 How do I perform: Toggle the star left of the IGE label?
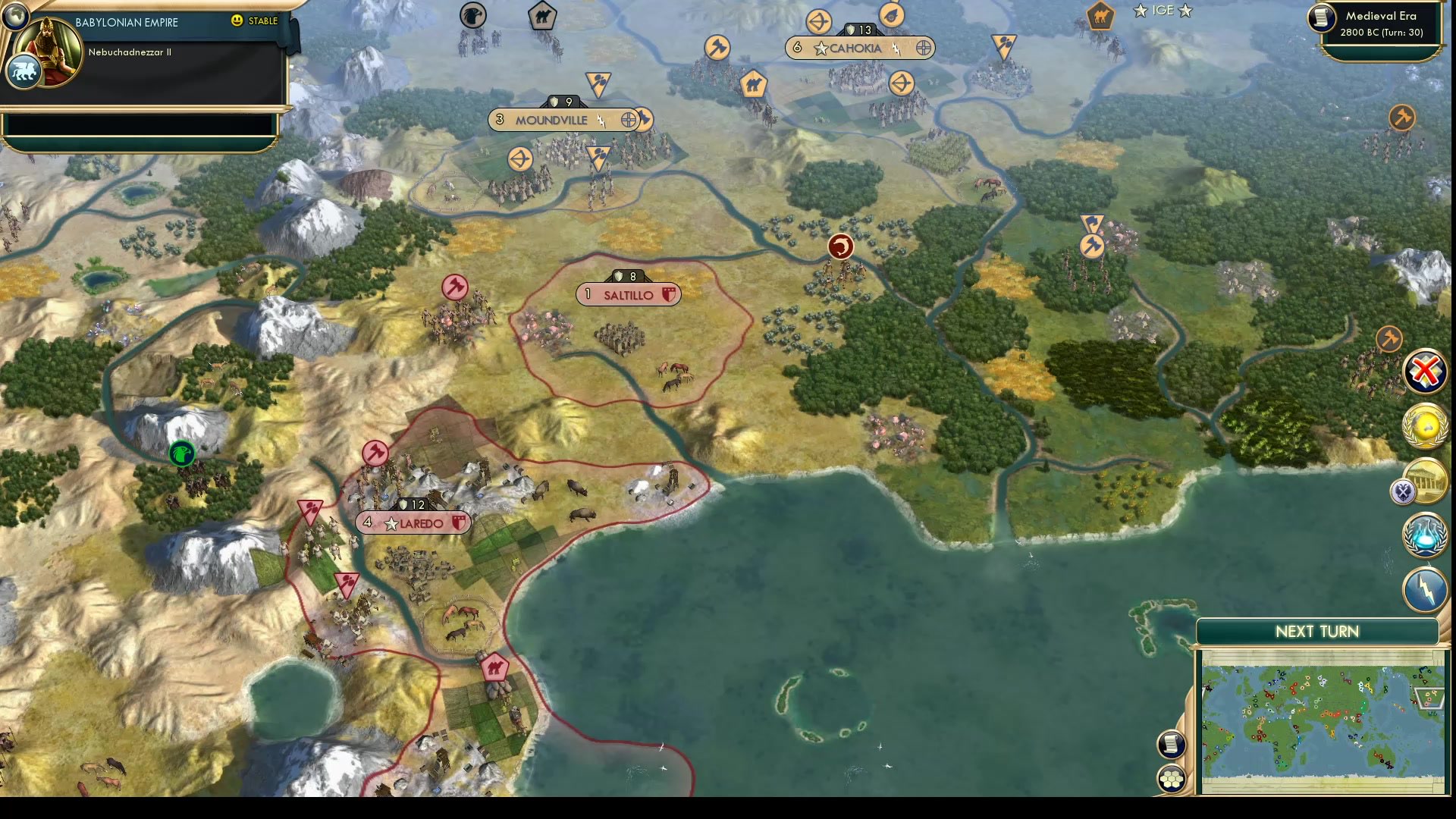coord(1141,11)
